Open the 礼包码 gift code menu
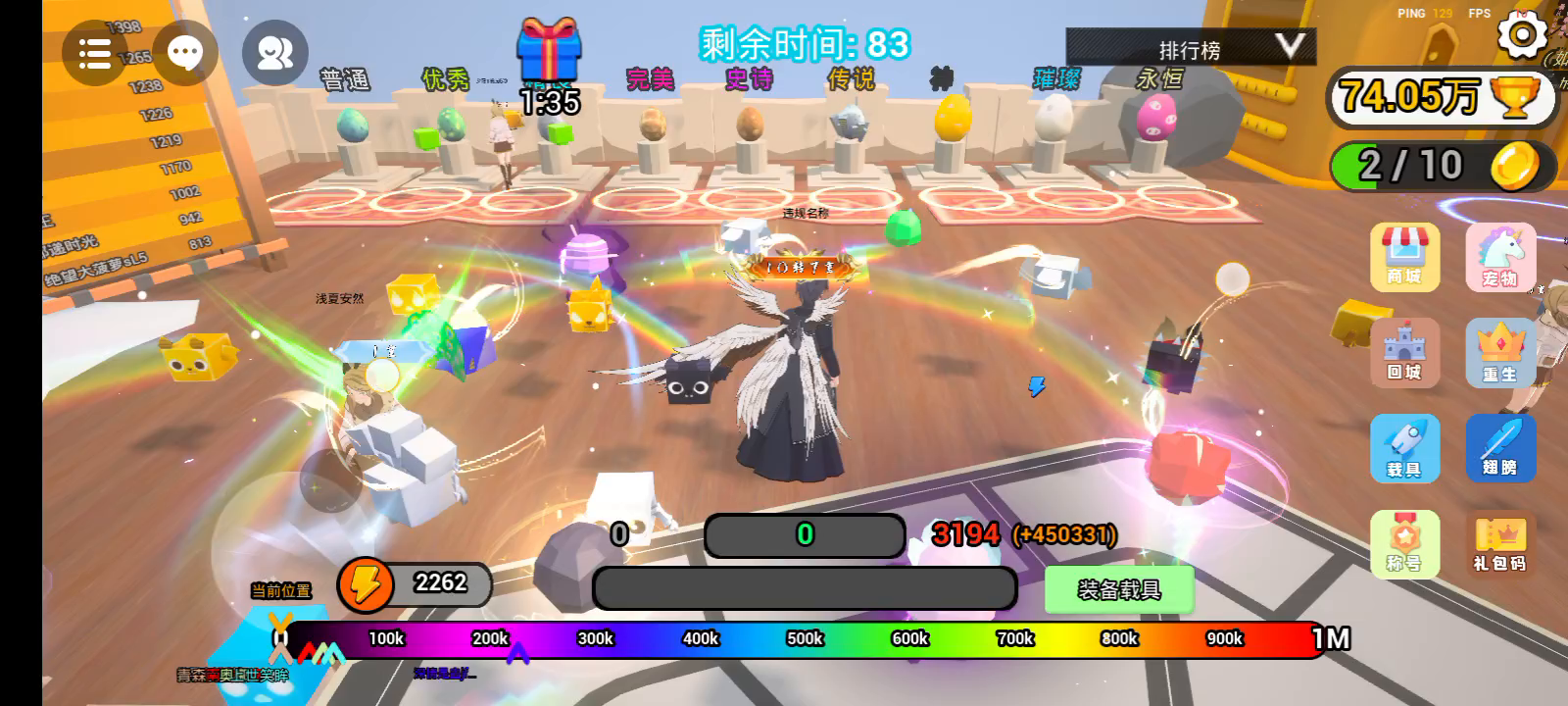 tap(1499, 543)
